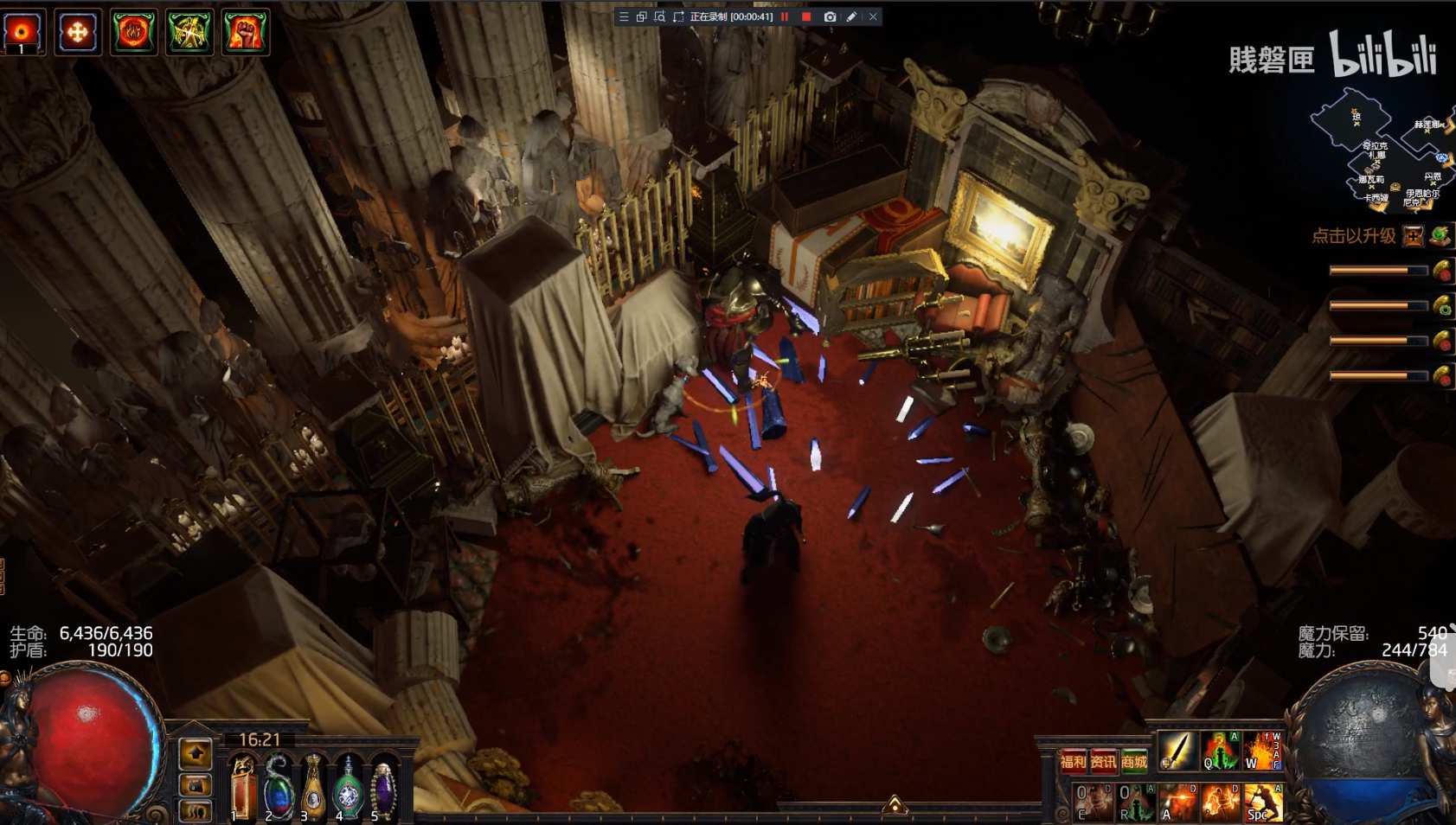1456x825 pixels.
Task: Use the purple flask in slot 5
Action: (x=382, y=787)
